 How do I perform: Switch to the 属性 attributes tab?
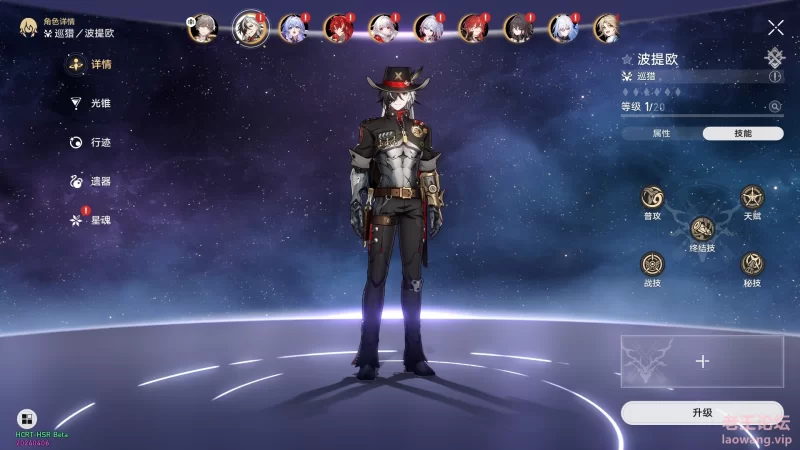click(x=661, y=133)
